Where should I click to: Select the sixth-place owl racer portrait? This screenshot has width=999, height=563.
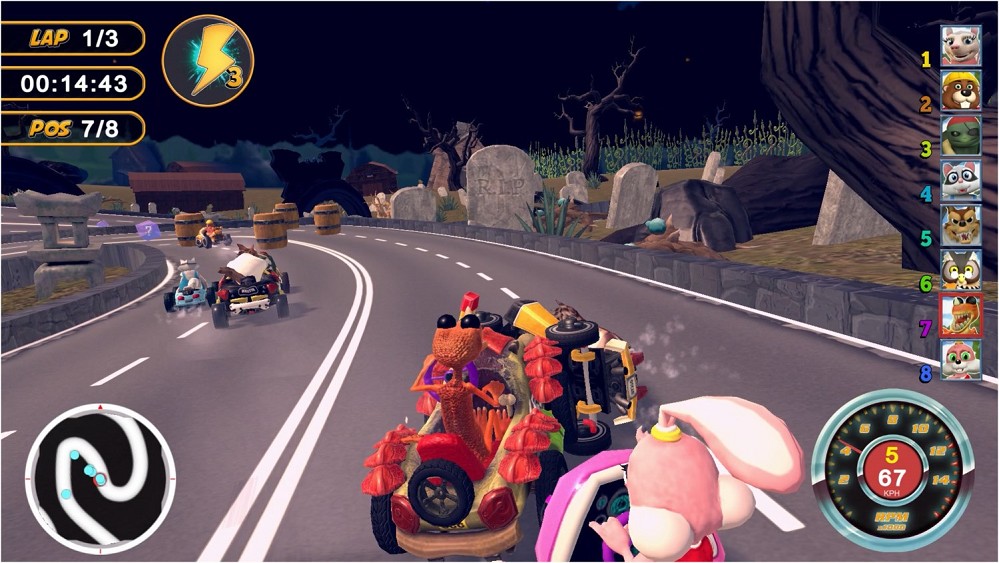pyautogui.click(x=960, y=271)
